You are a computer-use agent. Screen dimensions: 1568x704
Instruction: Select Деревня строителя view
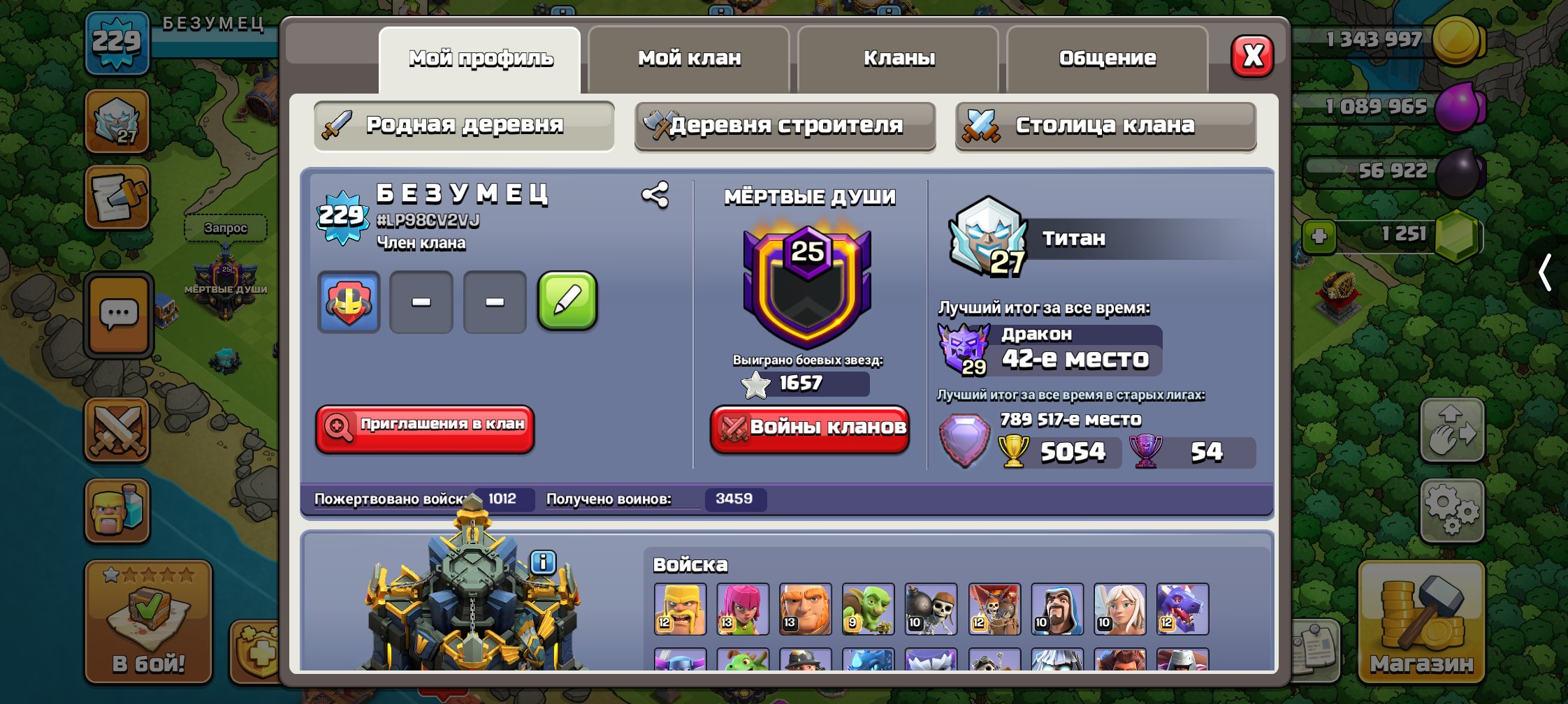(784, 126)
